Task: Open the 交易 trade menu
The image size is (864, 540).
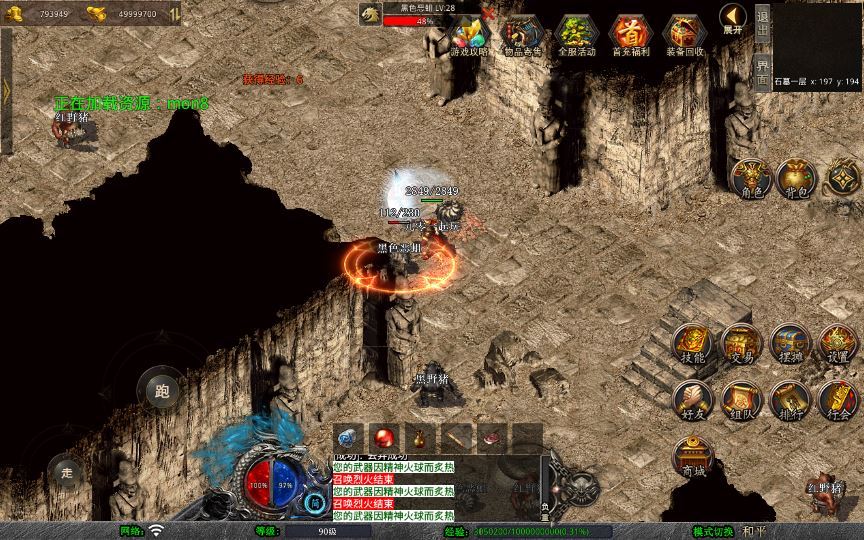Action: 741,344
